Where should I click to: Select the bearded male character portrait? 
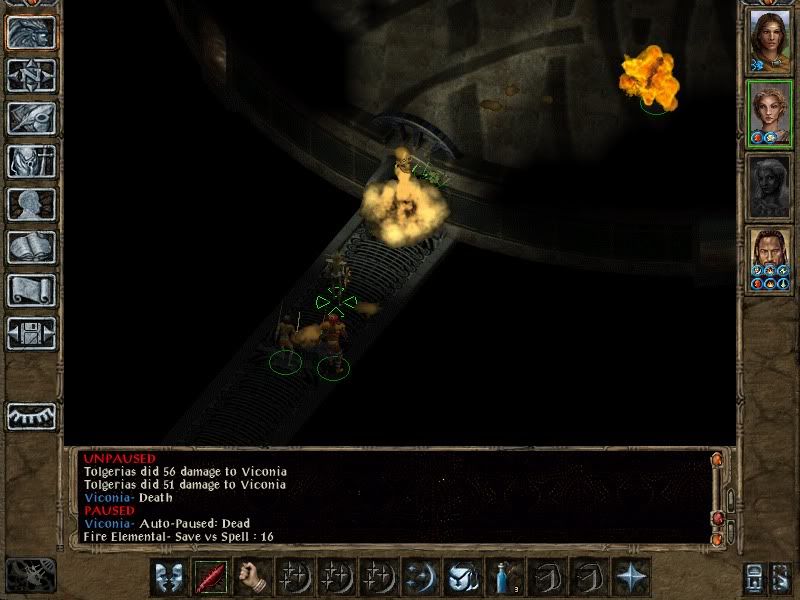pyautogui.click(x=769, y=261)
